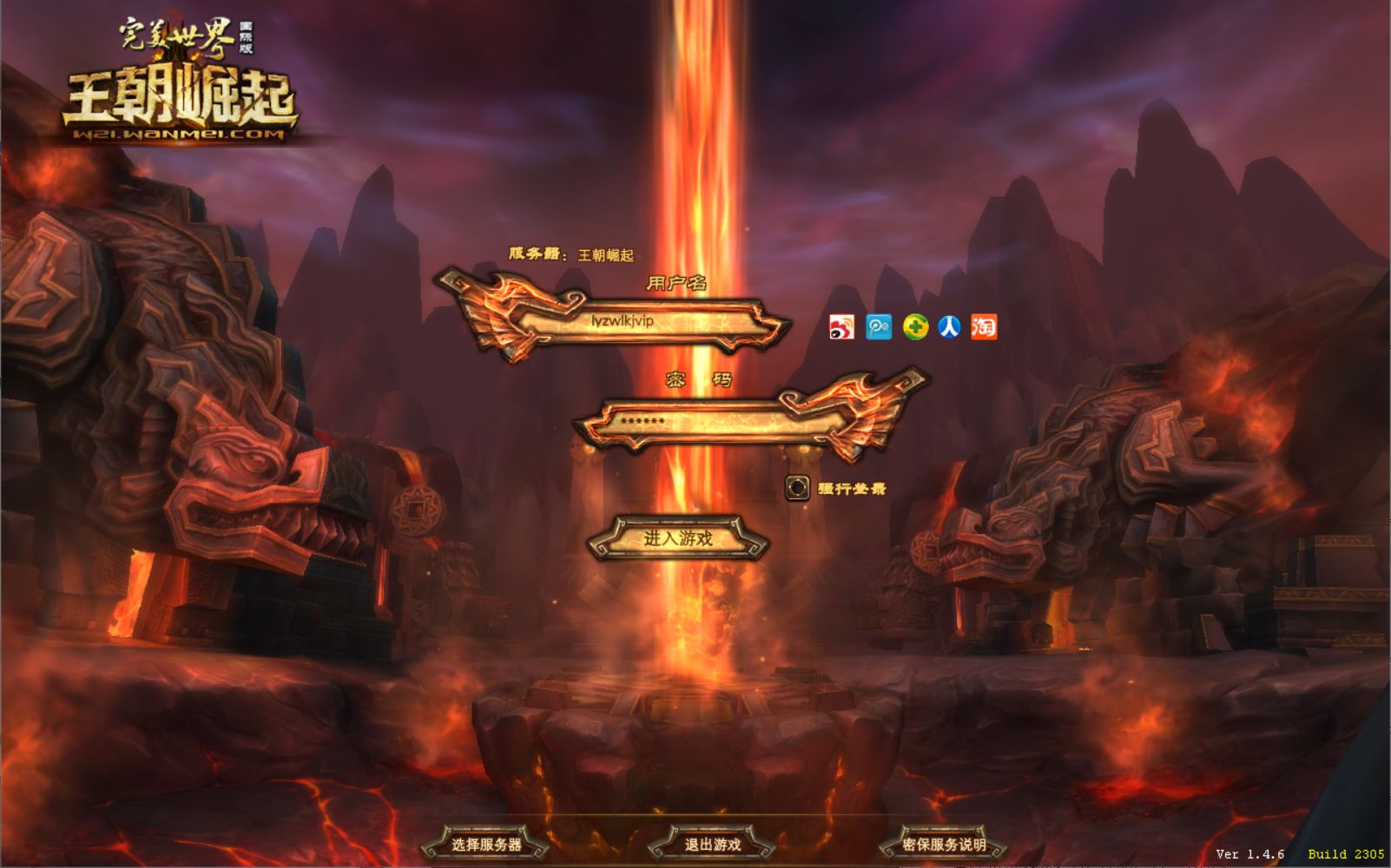Open 选择服务器 server selection
Image resolution: width=1391 pixels, height=868 pixels.
[x=486, y=844]
